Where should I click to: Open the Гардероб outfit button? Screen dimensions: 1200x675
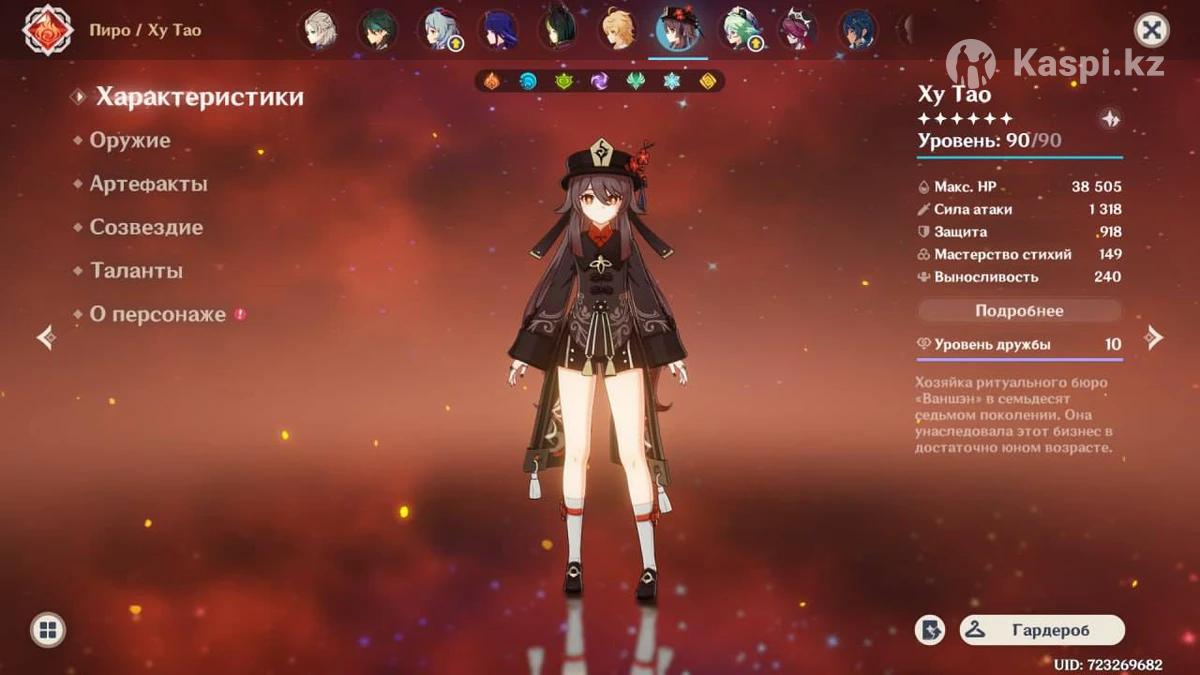coord(1042,630)
